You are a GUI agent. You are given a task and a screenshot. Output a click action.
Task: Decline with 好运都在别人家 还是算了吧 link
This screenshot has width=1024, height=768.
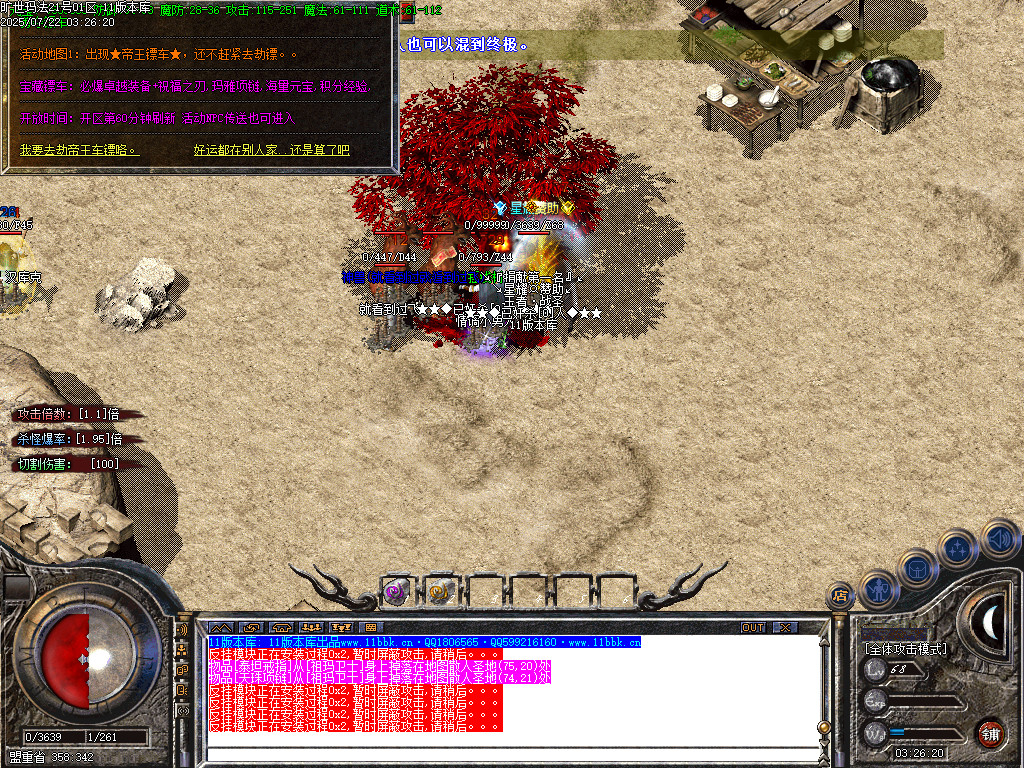coord(271,150)
